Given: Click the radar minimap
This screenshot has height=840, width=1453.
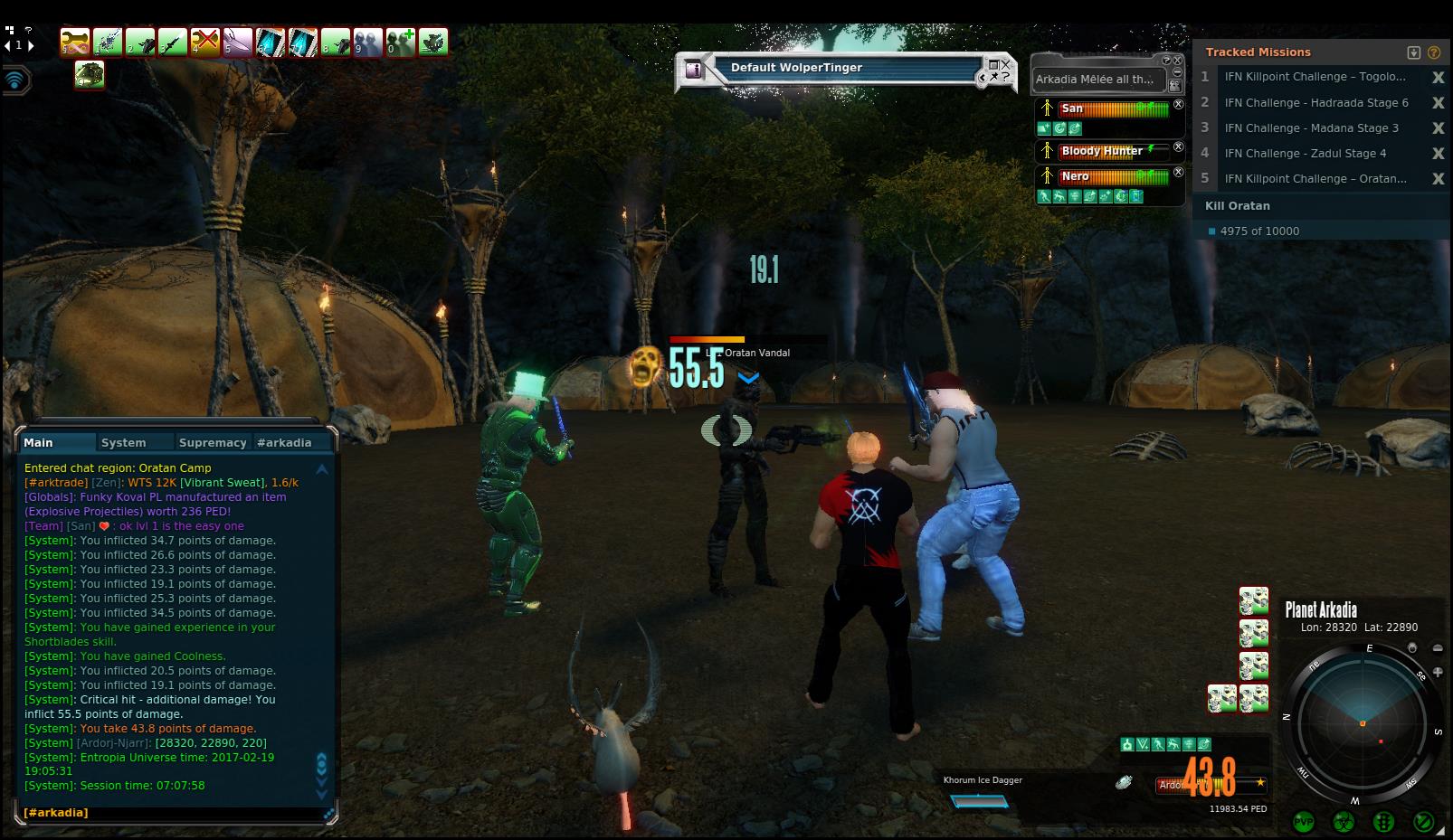Looking at the screenshot, I should 1362,722.
